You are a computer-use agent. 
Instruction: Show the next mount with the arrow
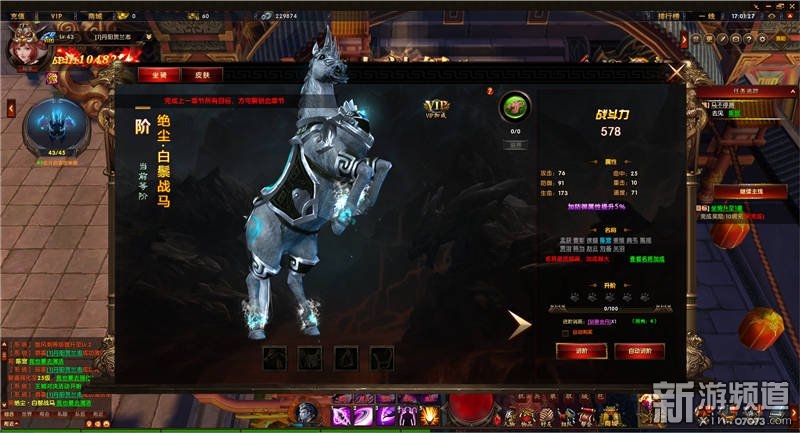[518, 324]
